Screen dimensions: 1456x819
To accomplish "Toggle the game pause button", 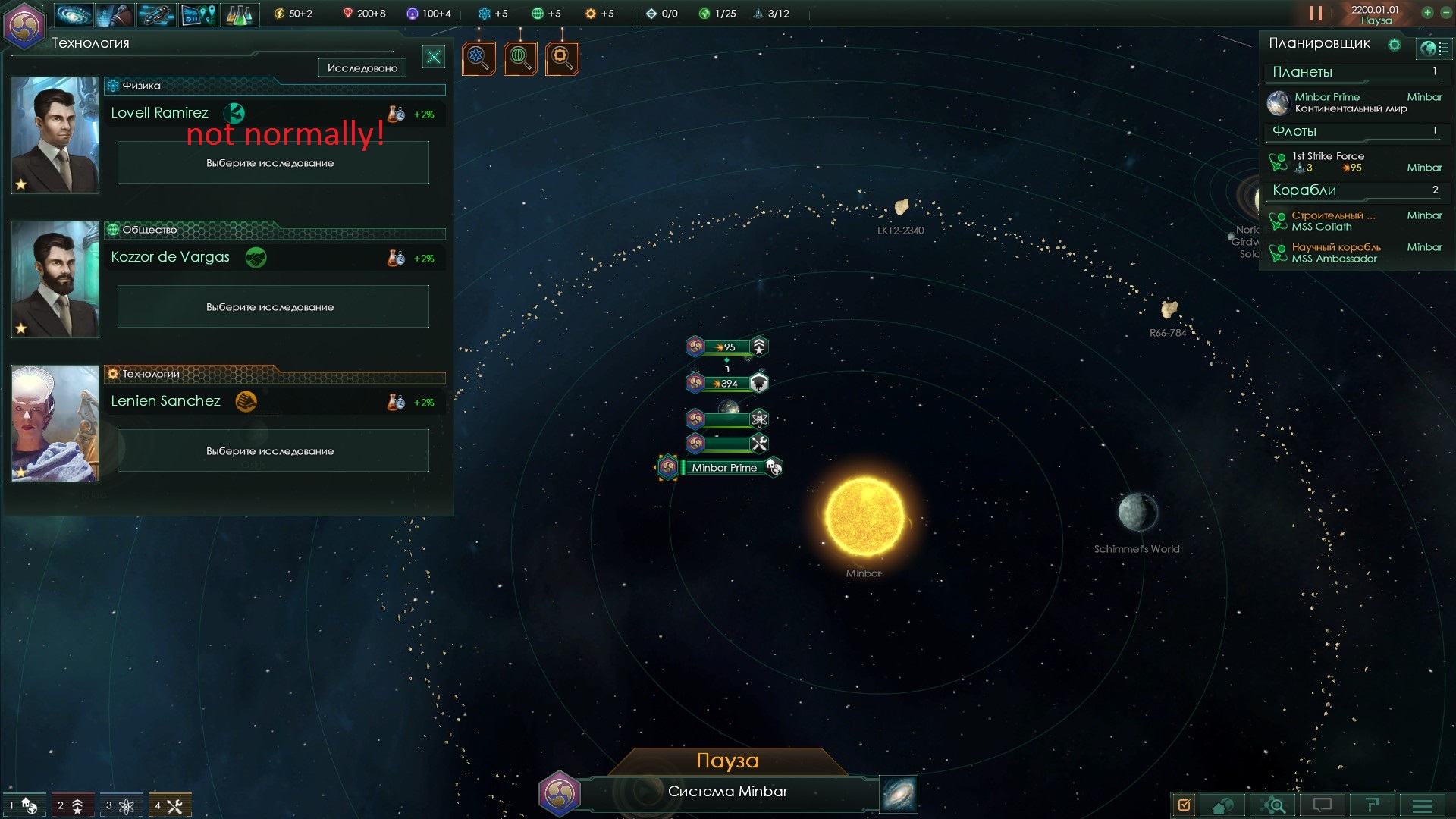I will coord(1316,14).
